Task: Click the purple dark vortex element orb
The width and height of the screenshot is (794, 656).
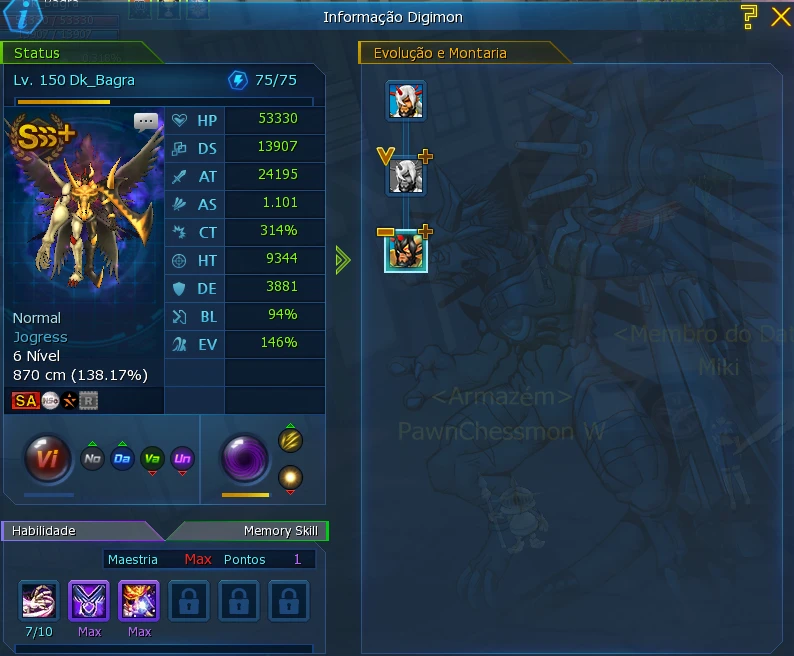Action: click(x=245, y=457)
